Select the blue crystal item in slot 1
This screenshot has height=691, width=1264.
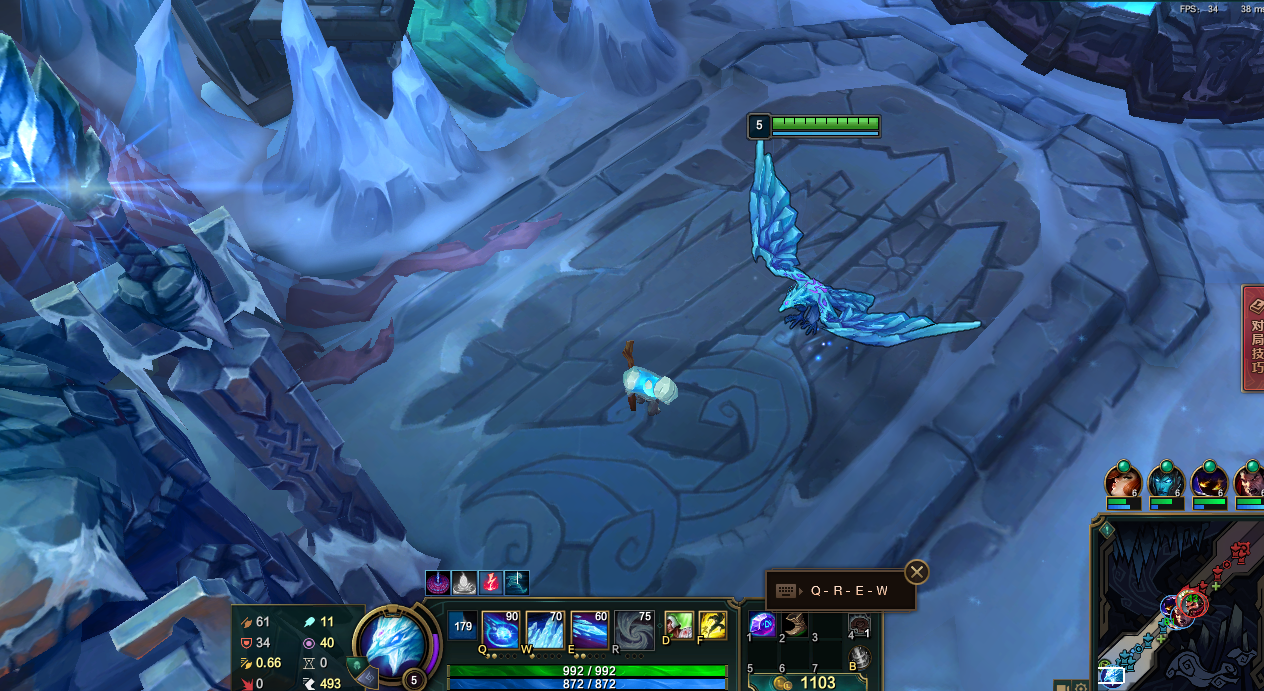[763, 625]
